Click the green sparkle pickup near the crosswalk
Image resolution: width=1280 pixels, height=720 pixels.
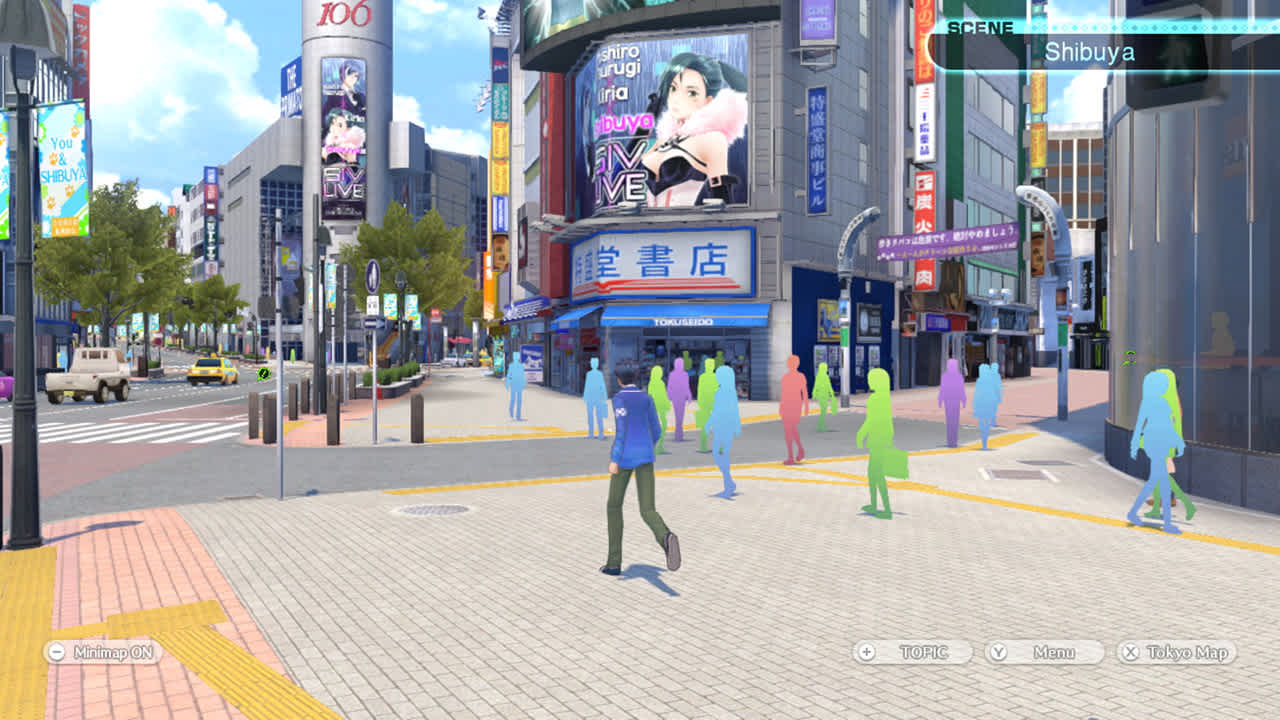(x=264, y=373)
